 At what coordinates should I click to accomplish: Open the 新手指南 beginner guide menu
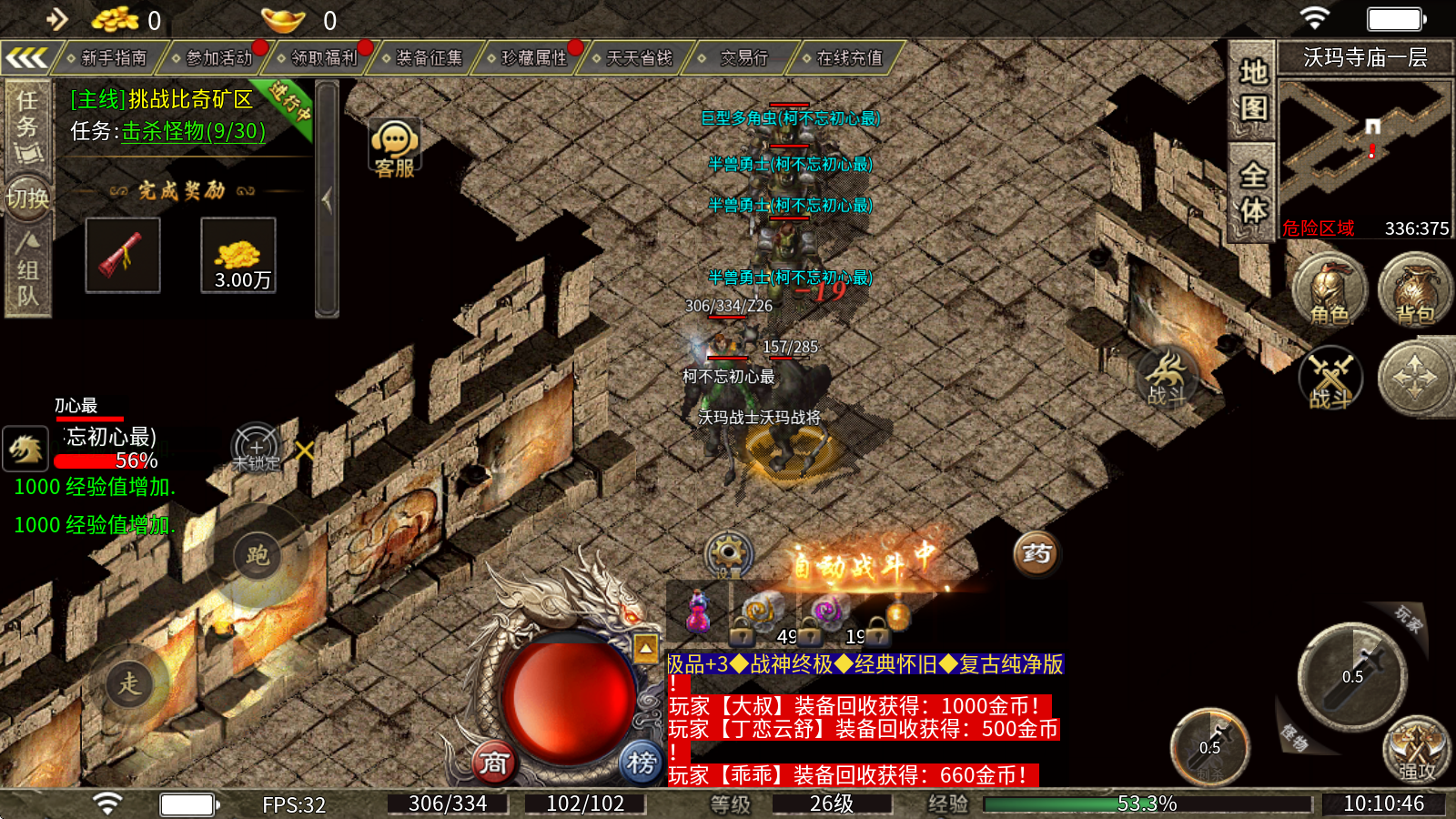(x=113, y=58)
